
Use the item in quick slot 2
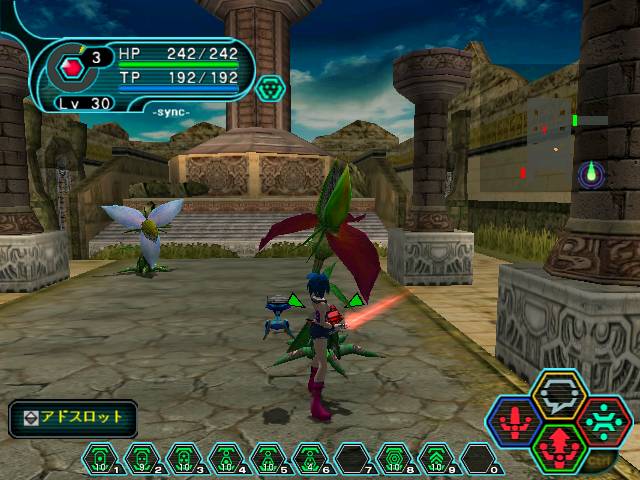[142, 459]
